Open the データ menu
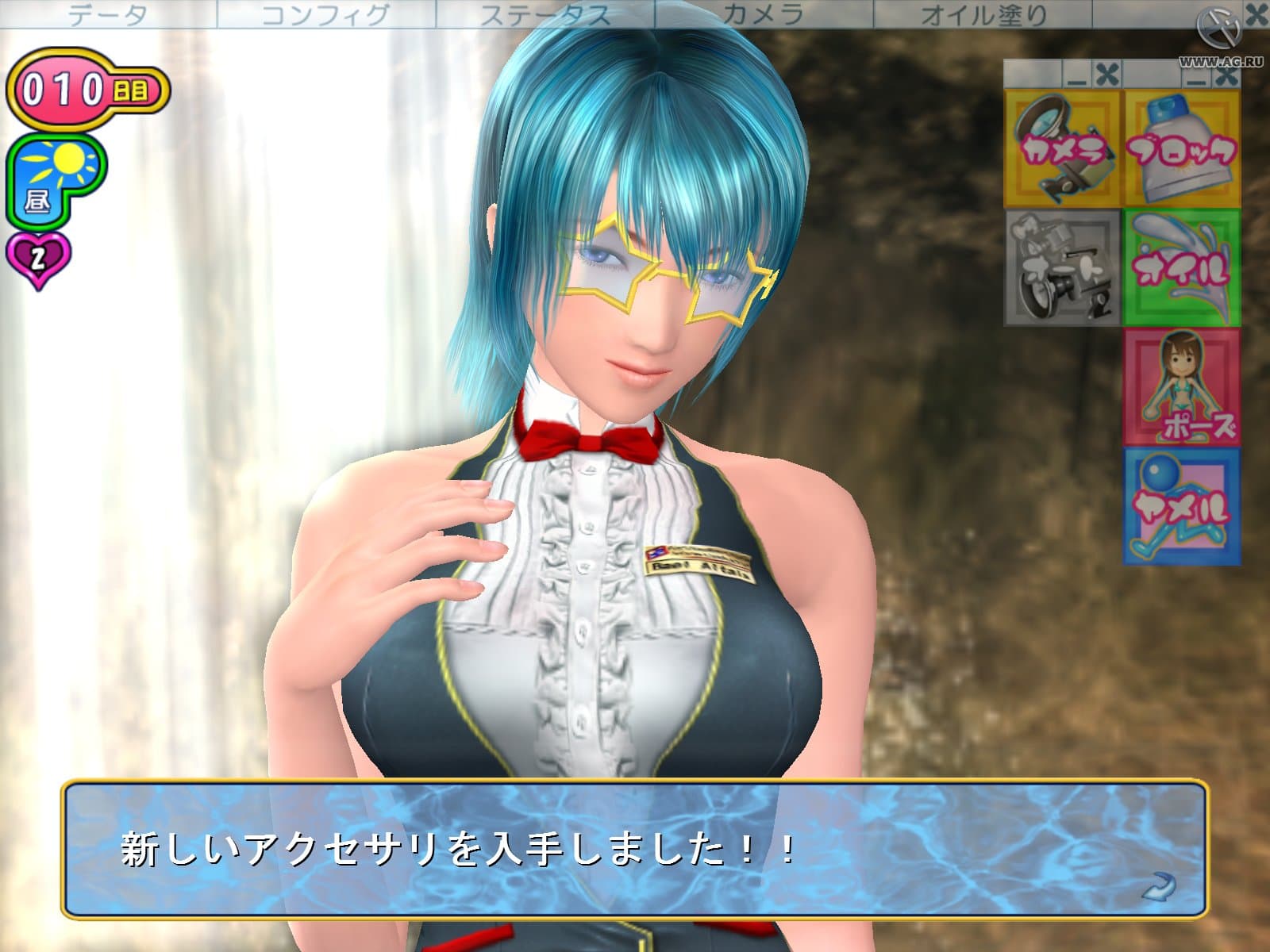This screenshot has width=1270, height=952. [x=107, y=12]
